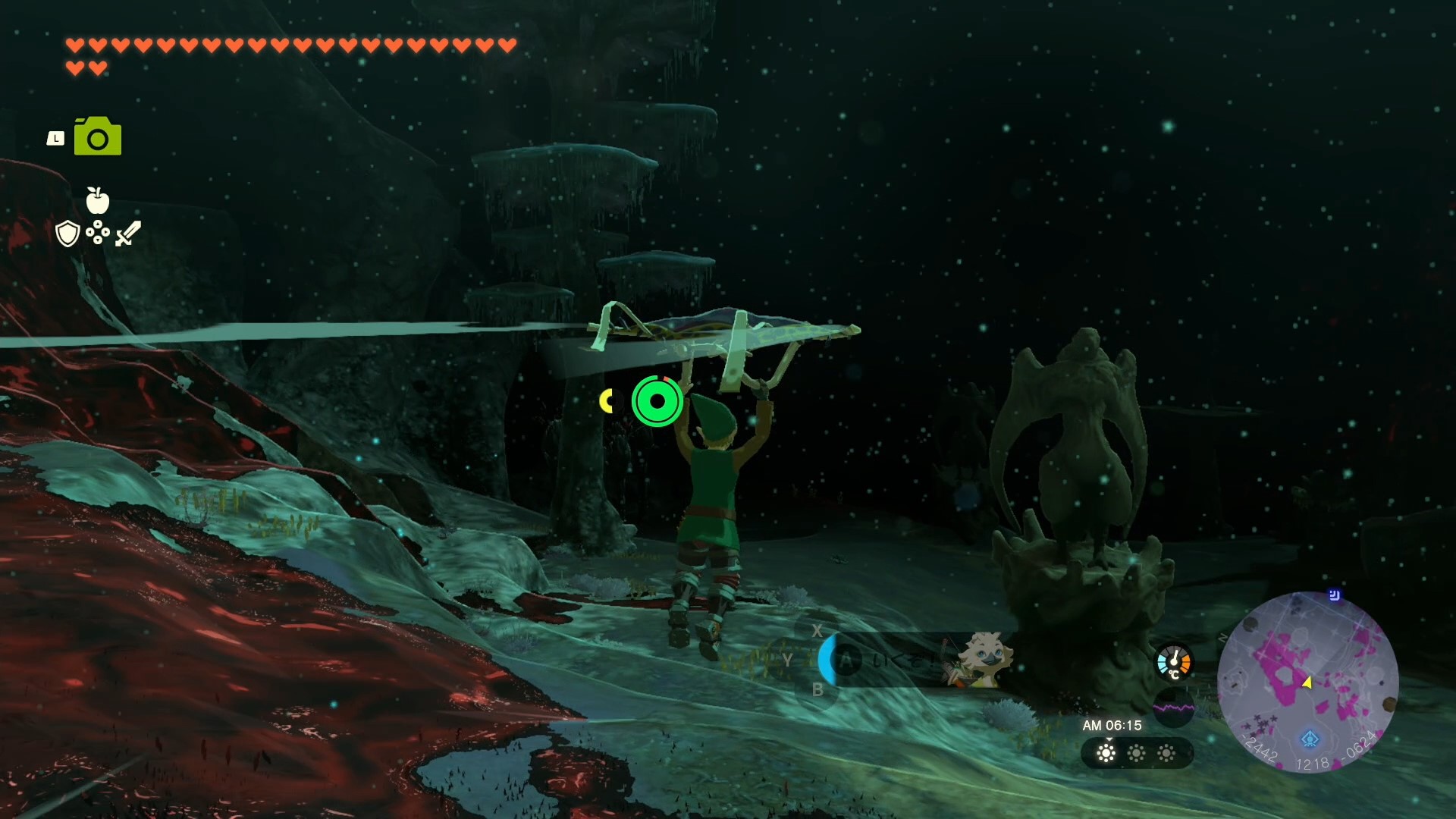Open the shield quick-select icon
Image resolution: width=1456 pixels, height=819 pixels.
point(67,234)
